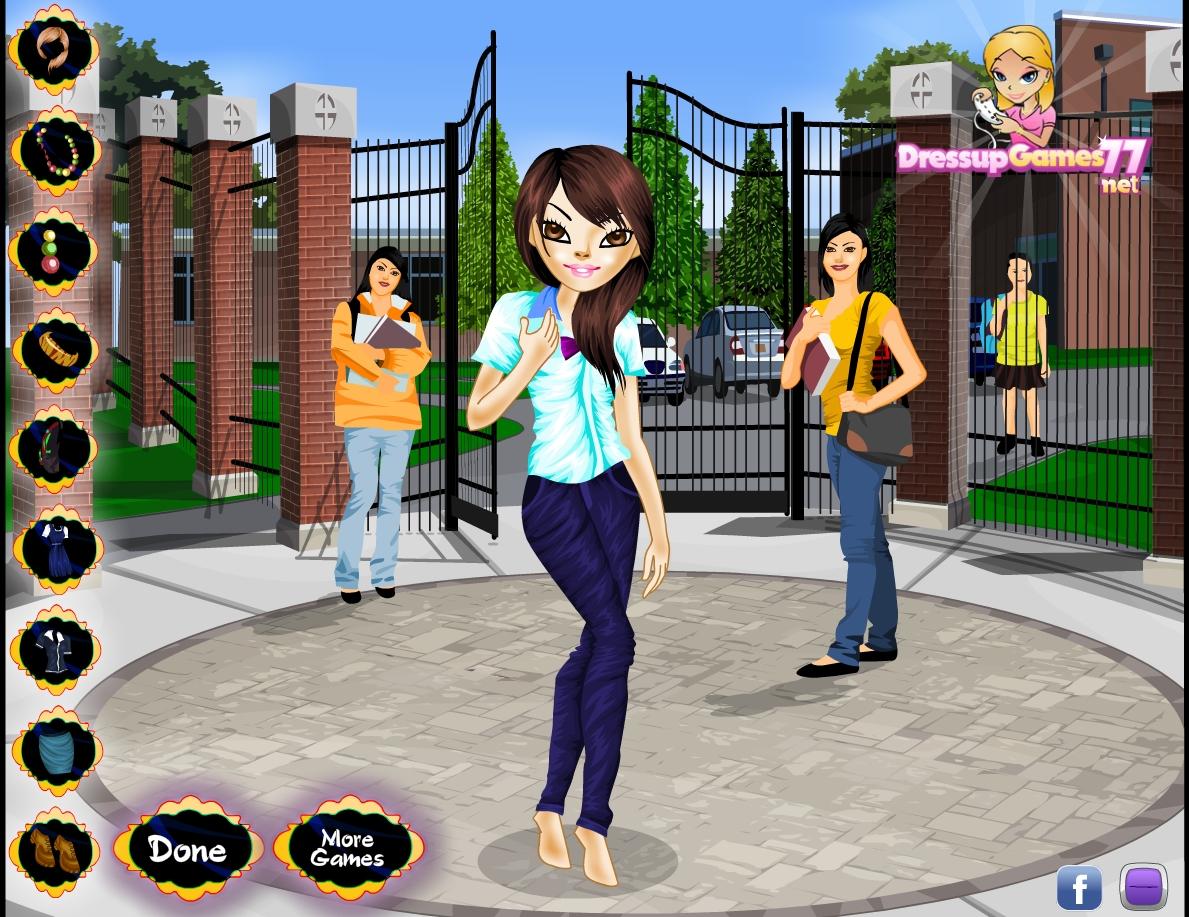Select the blue skirt category icon
The width and height of the screenshot is (1189, 917).
pos(57,750)
